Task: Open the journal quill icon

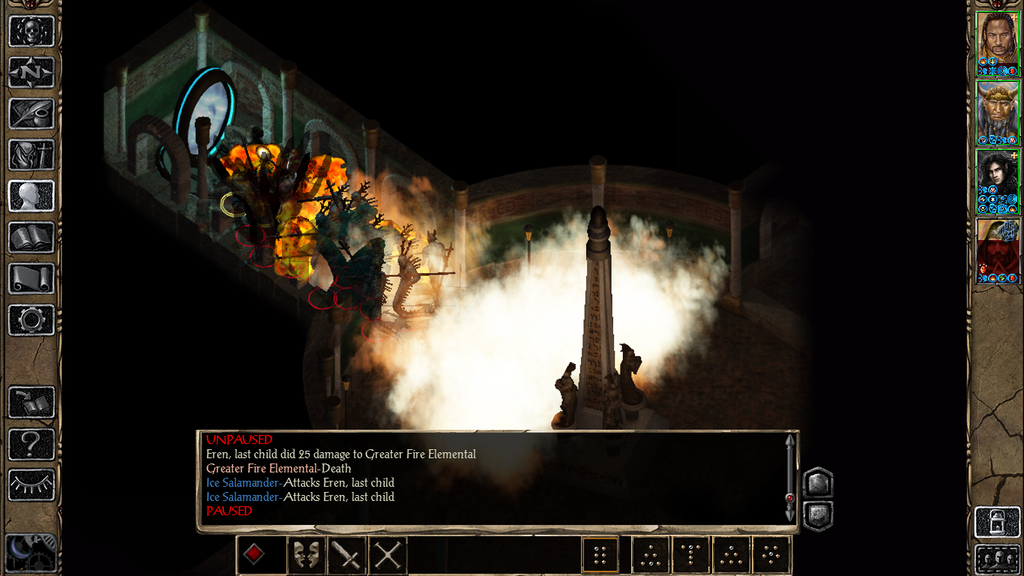Action: pyautogui.click(x=31, y=113)
